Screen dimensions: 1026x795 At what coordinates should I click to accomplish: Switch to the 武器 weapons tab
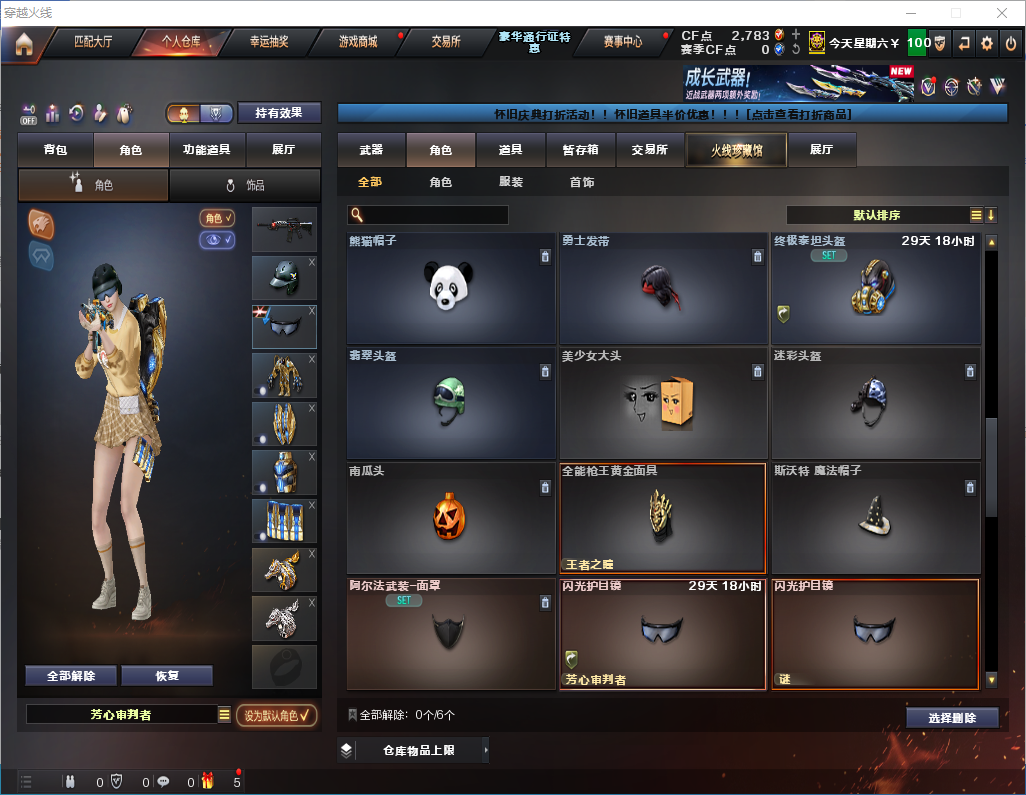pyautogui.click(x=371, y=150)
